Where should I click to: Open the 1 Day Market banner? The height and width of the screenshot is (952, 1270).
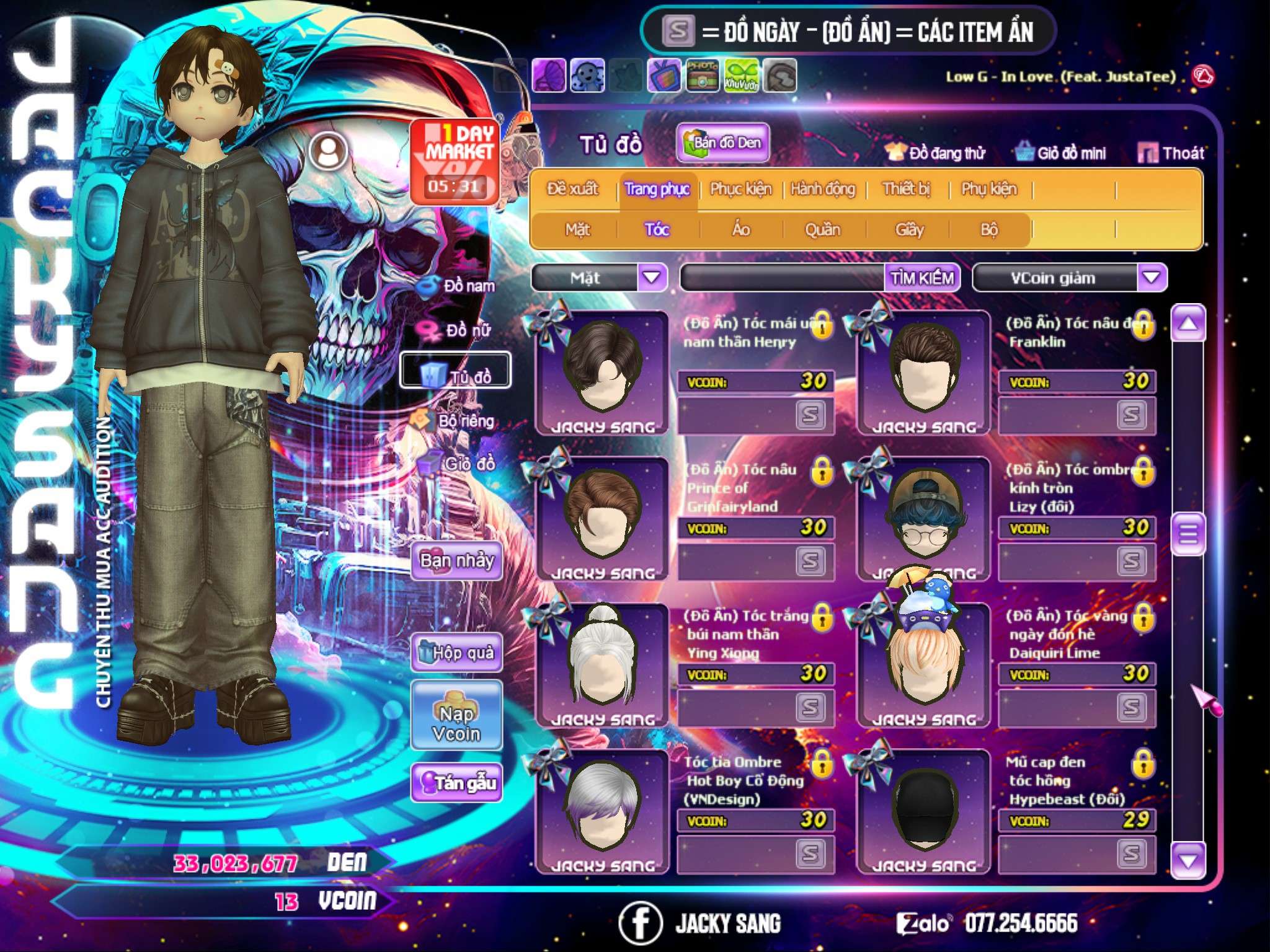[x=455, y=161]
